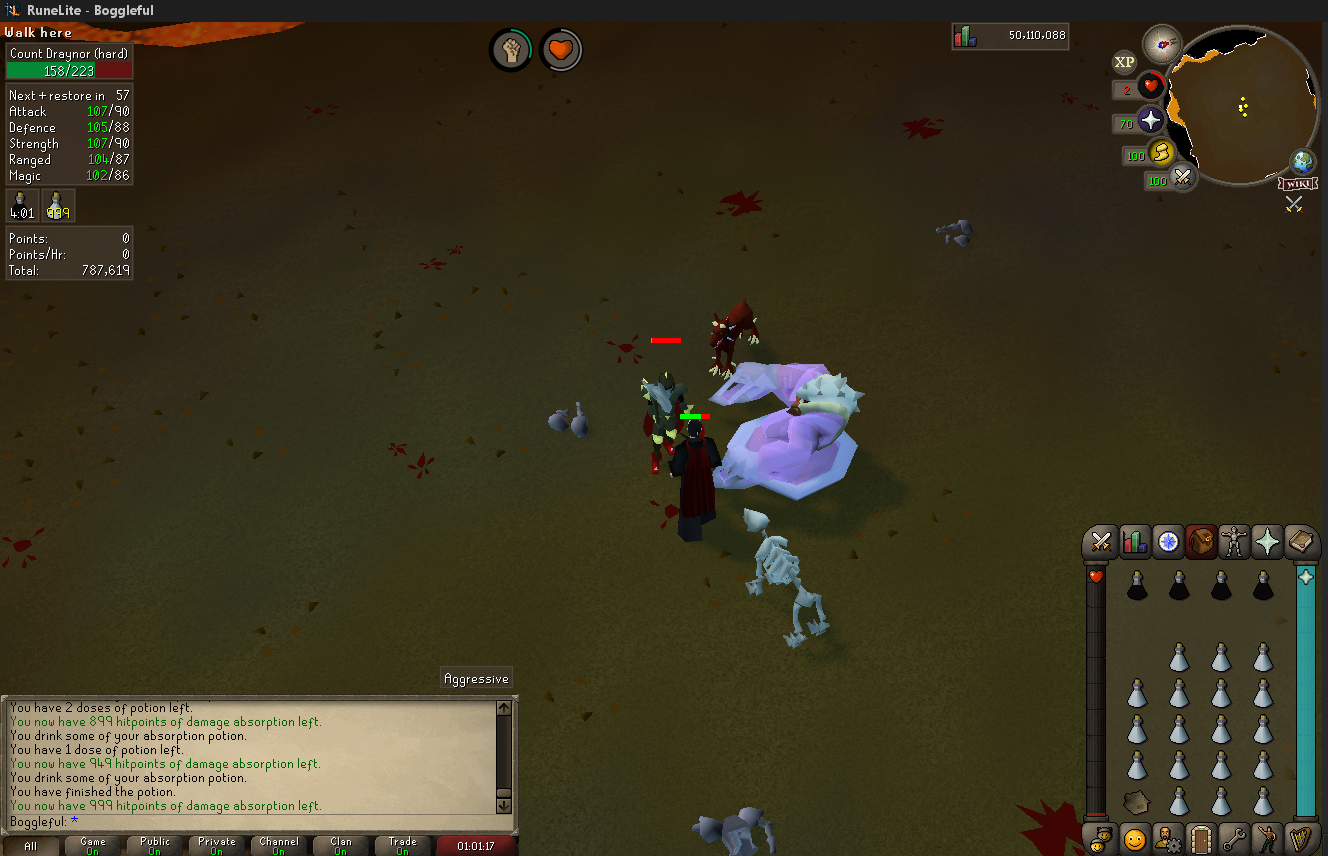
Task: Open the Prayer tab star icon
Action: [x=1268, y=542]
